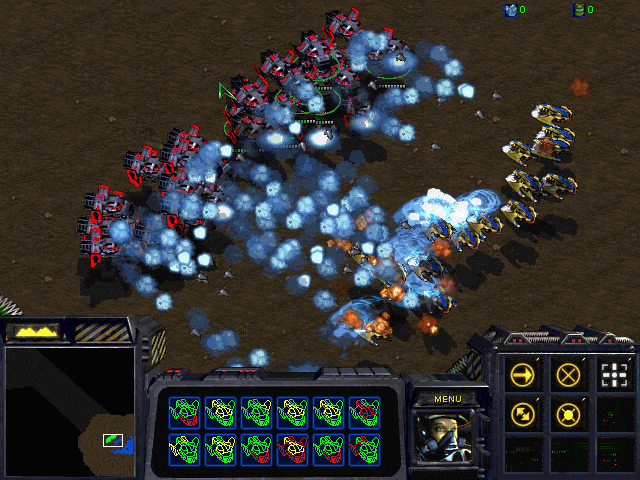Activate the Move command arrow
This screenshot has width=640, height=480.
click(x=522, y=375)
